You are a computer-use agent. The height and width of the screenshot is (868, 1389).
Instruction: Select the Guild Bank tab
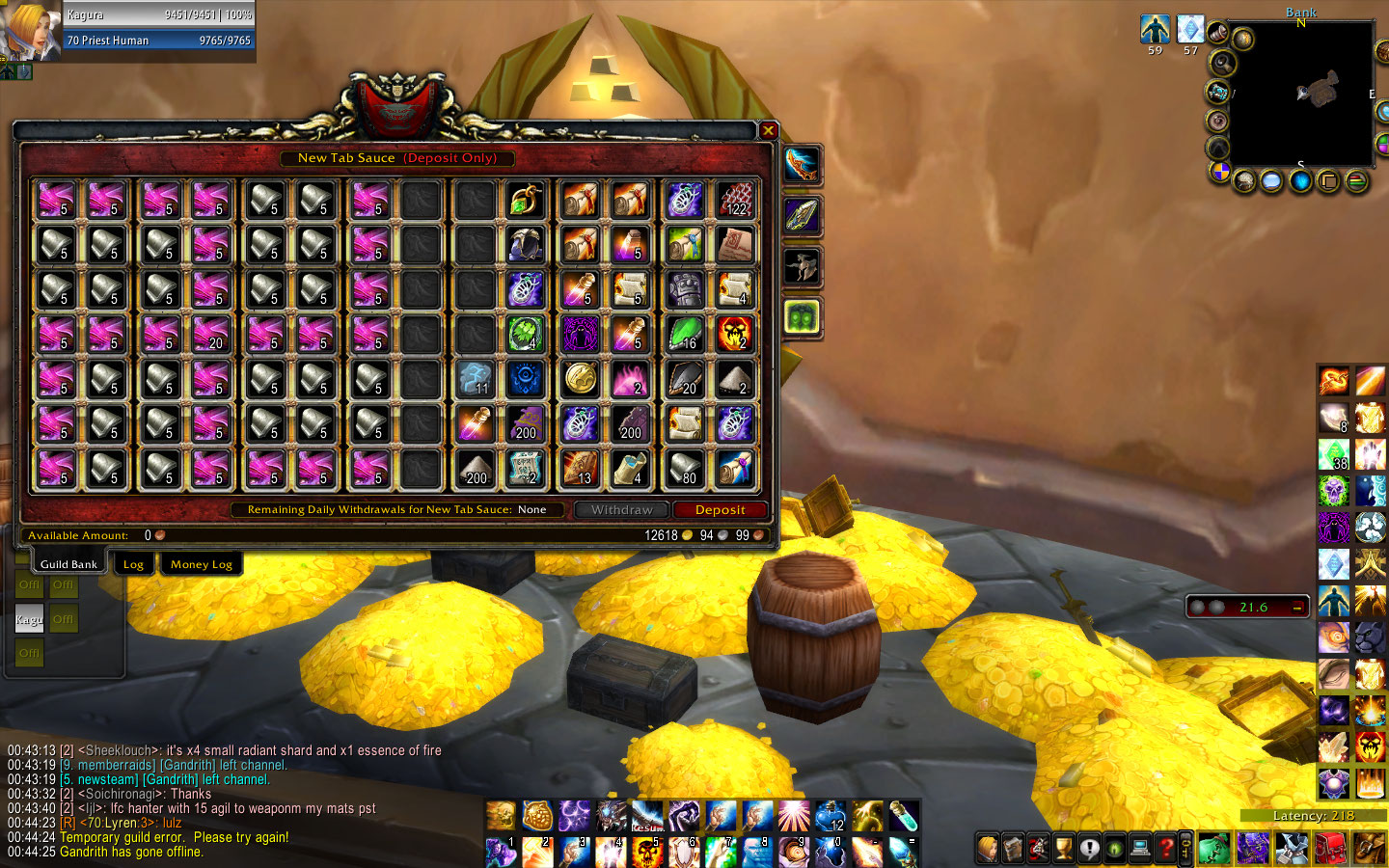68,564
